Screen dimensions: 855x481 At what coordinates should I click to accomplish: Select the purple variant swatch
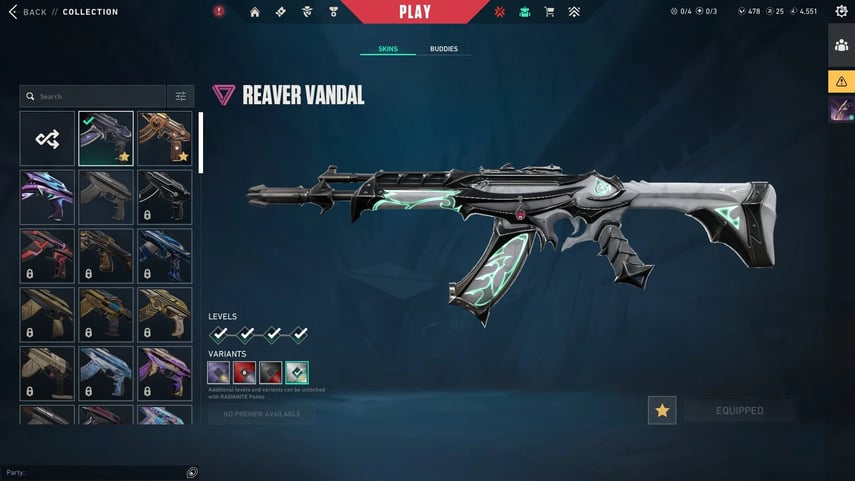pos(219,373)
